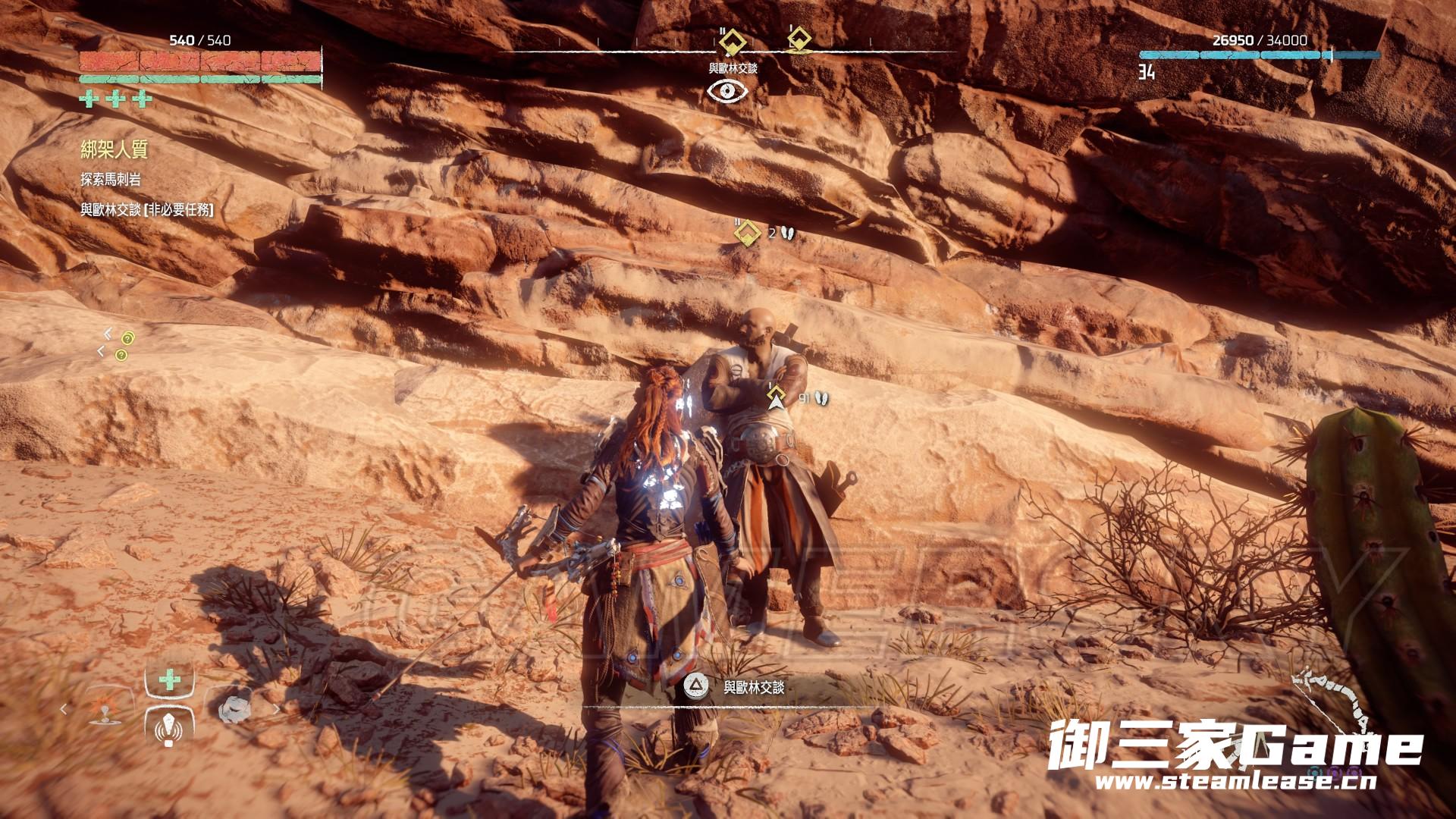Select the 探索馬刺岩 objective line
The width and height of the screenshot is (1456, 819).
pos(111,180)
